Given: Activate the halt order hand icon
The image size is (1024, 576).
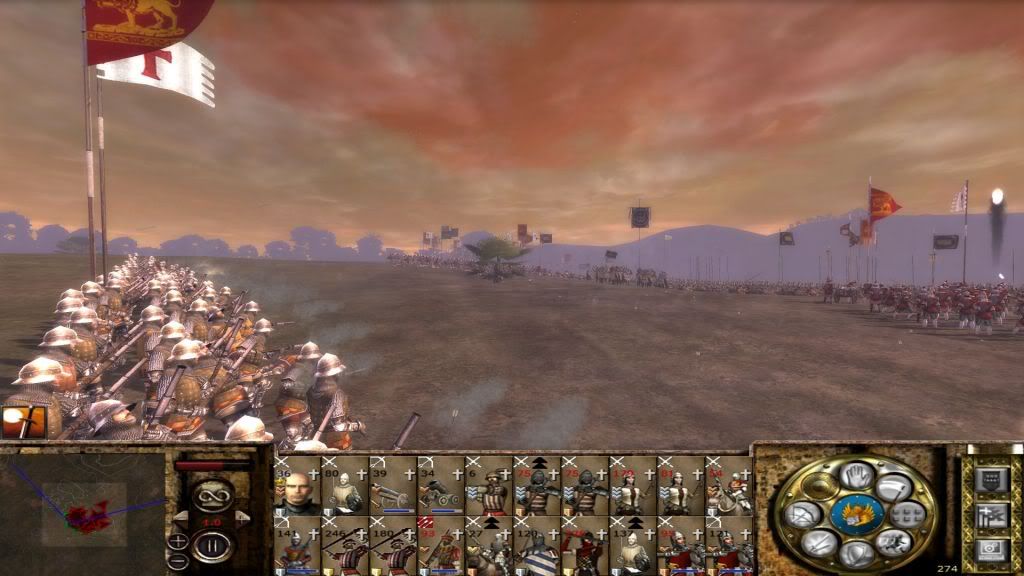Looking at the screenshot, I should pyautogui.click(x=856, y=476).
